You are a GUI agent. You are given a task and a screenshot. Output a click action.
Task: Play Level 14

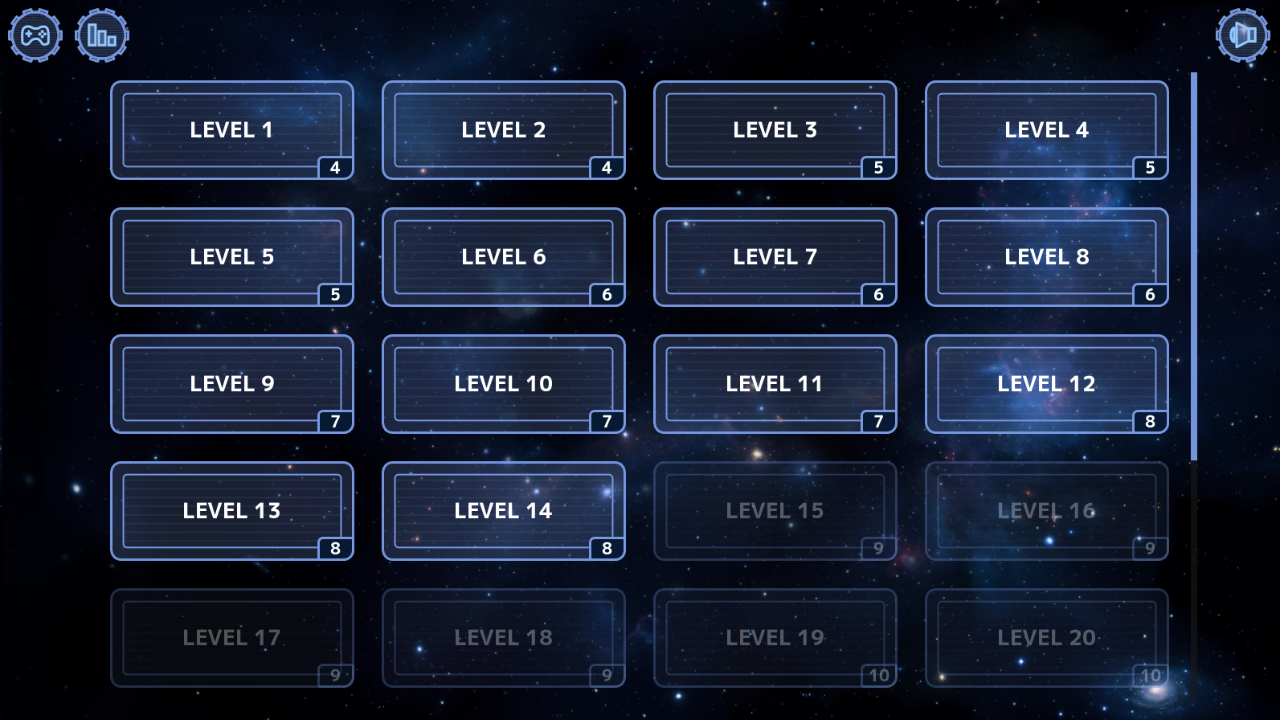[503, 511]
